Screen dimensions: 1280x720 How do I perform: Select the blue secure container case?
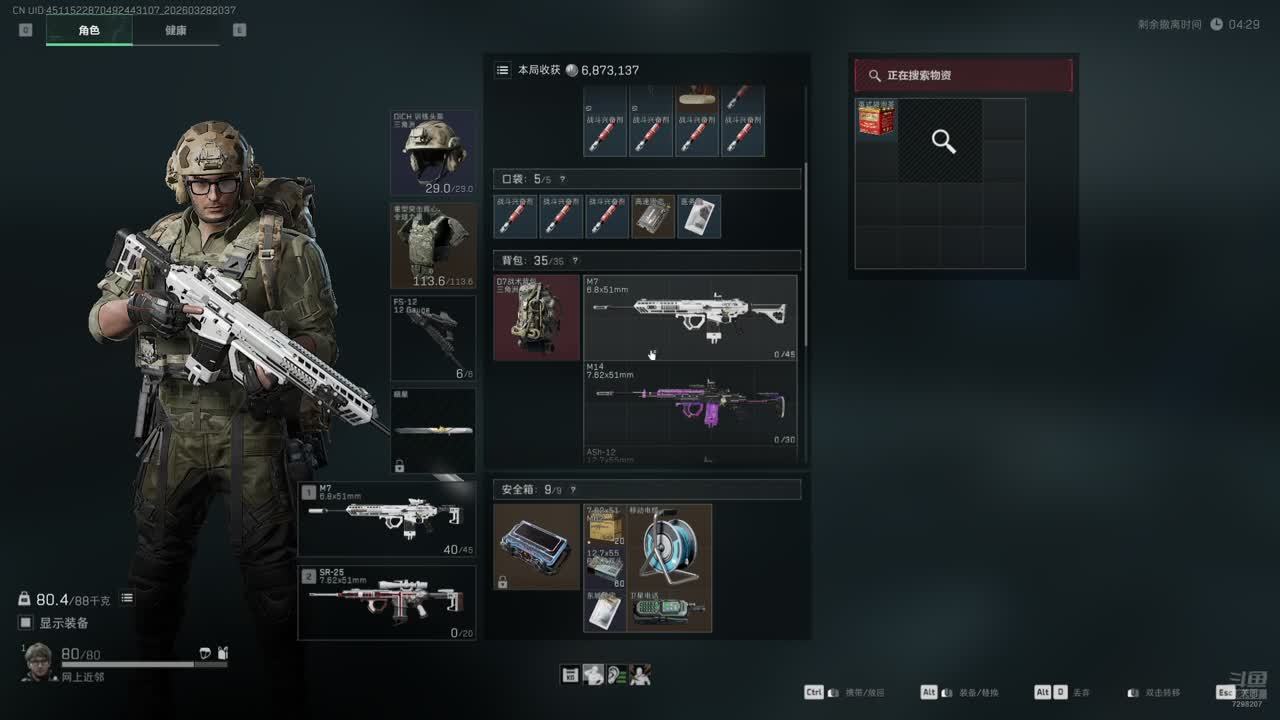pos(536,547)
